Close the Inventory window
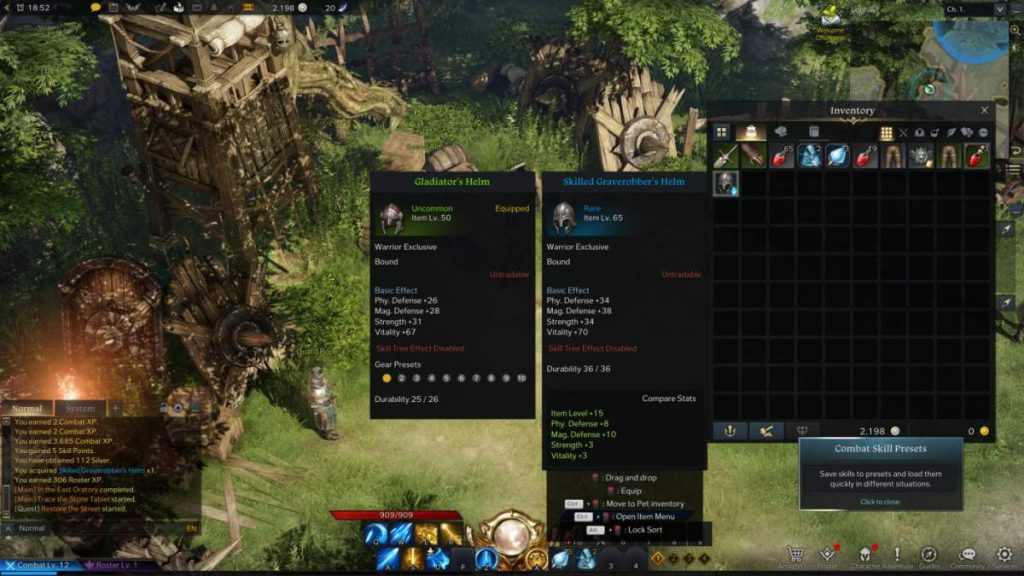The image size is (1024, 576). (984, 111)
